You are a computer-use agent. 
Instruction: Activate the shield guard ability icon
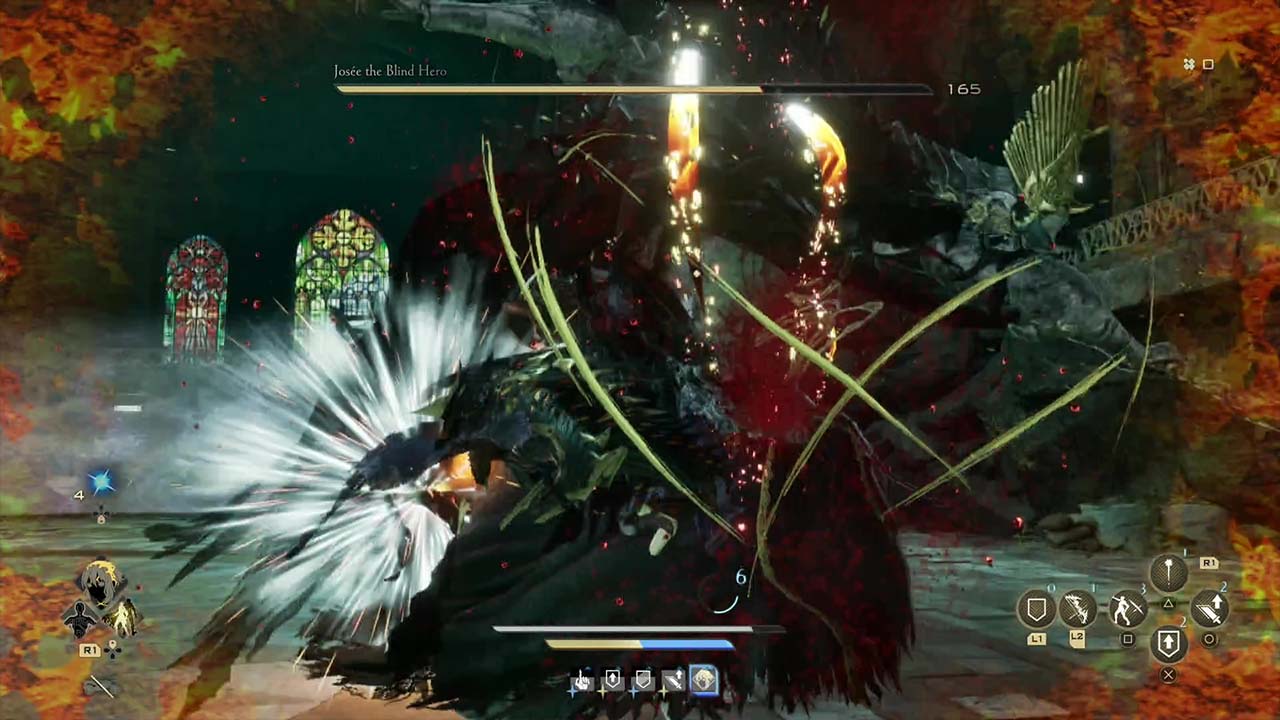pyautogui.click(x=1037, y=609)
